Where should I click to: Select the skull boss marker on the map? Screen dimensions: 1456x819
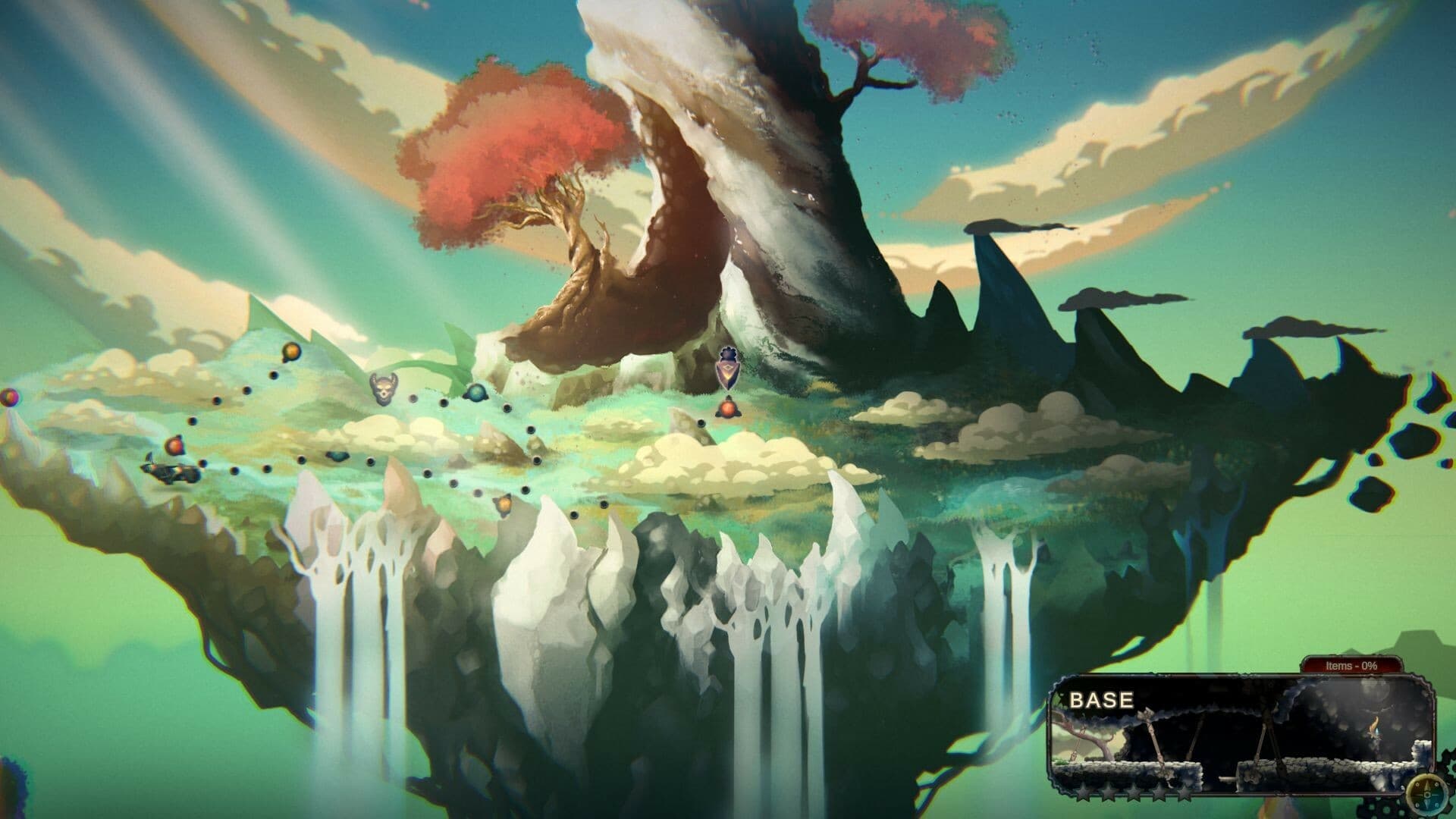[383, 388]
